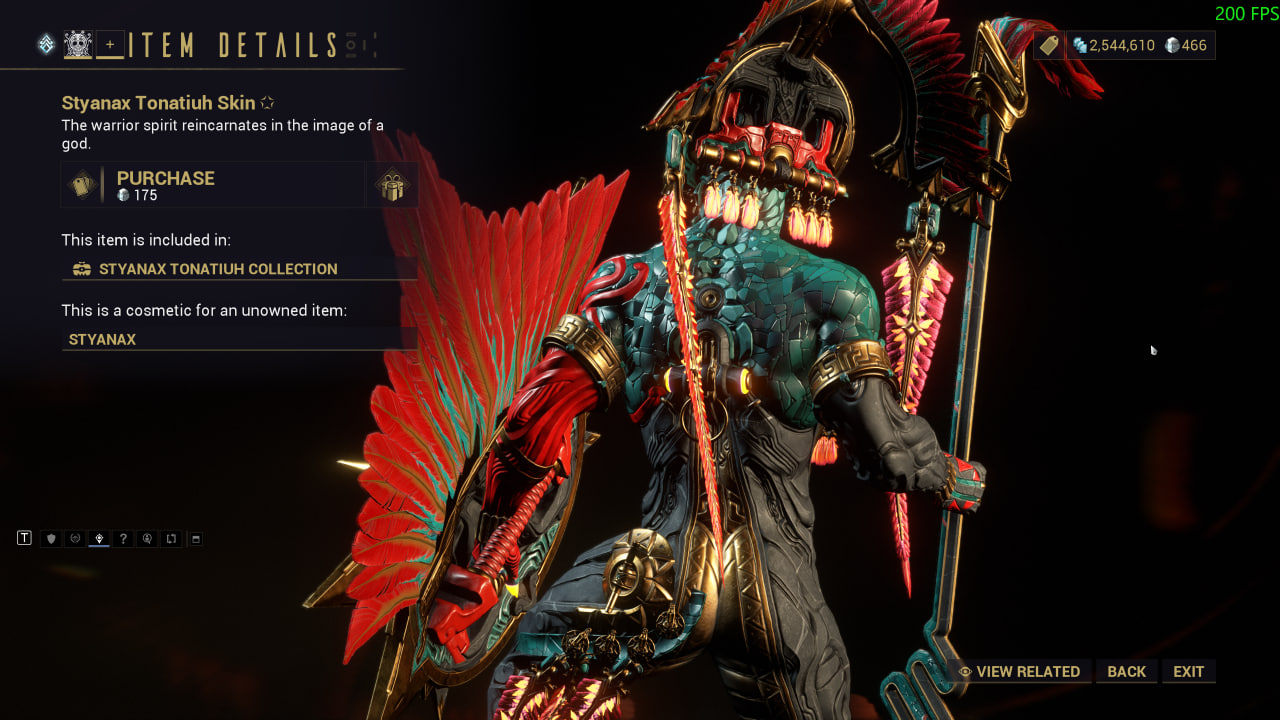Viewport: 1280px width, 720px height.
Task: Go back with the Back button
Action: 1126,672
